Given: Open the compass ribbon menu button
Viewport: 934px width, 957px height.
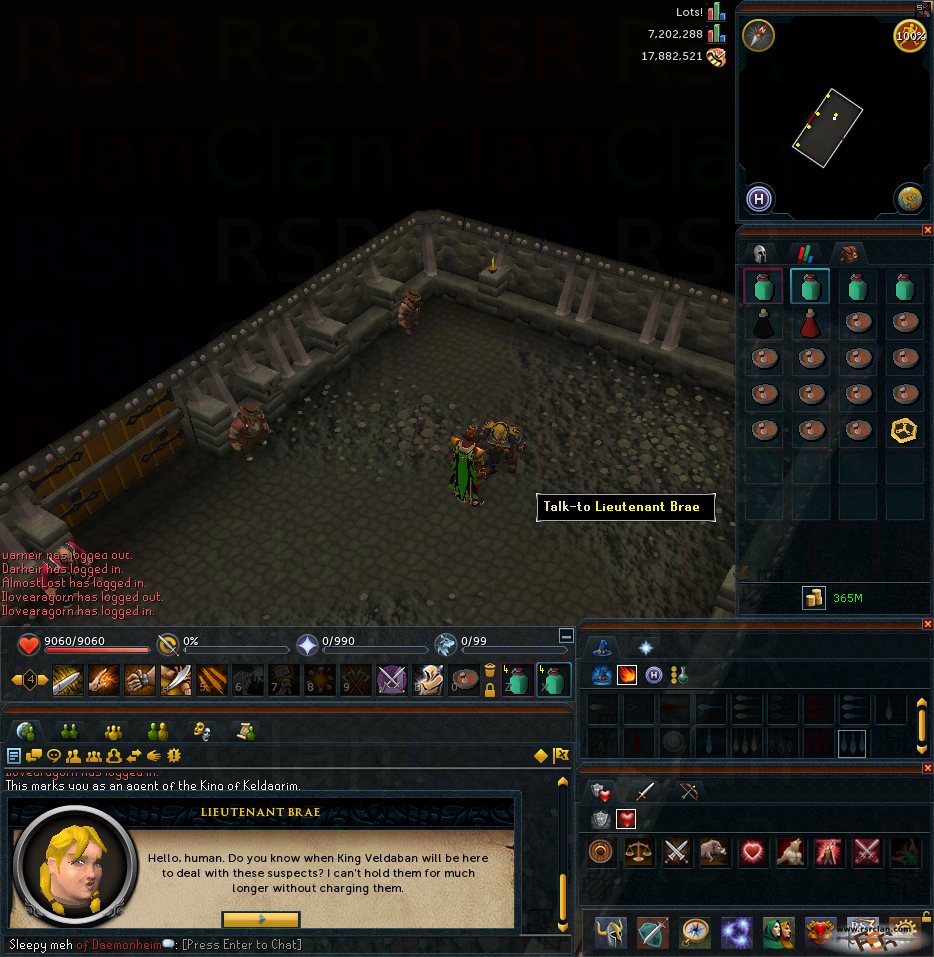Looking at the screenshot, I should click(696, 931).
